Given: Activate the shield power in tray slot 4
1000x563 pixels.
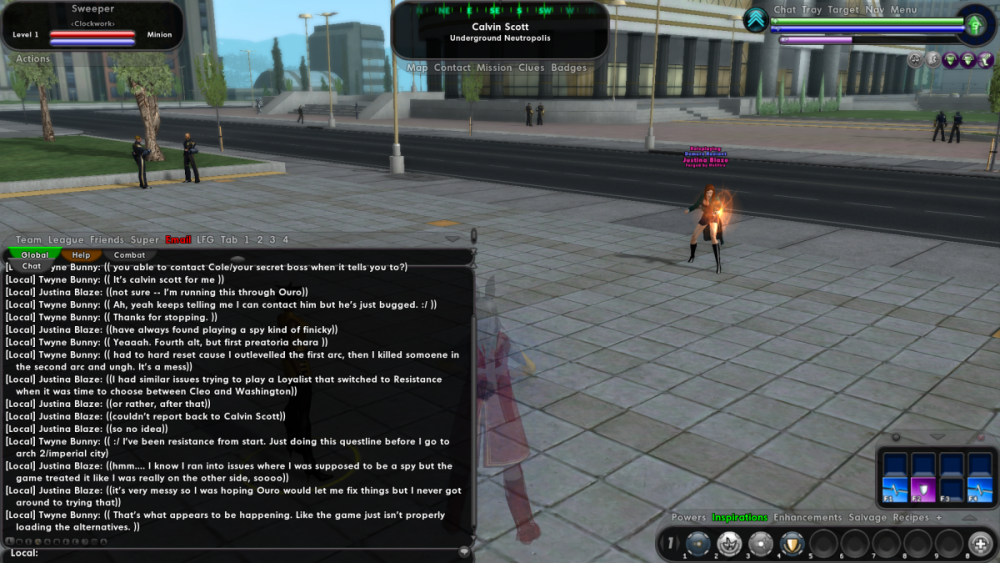Looking at the screenshot, I should [x=793, y=544].
